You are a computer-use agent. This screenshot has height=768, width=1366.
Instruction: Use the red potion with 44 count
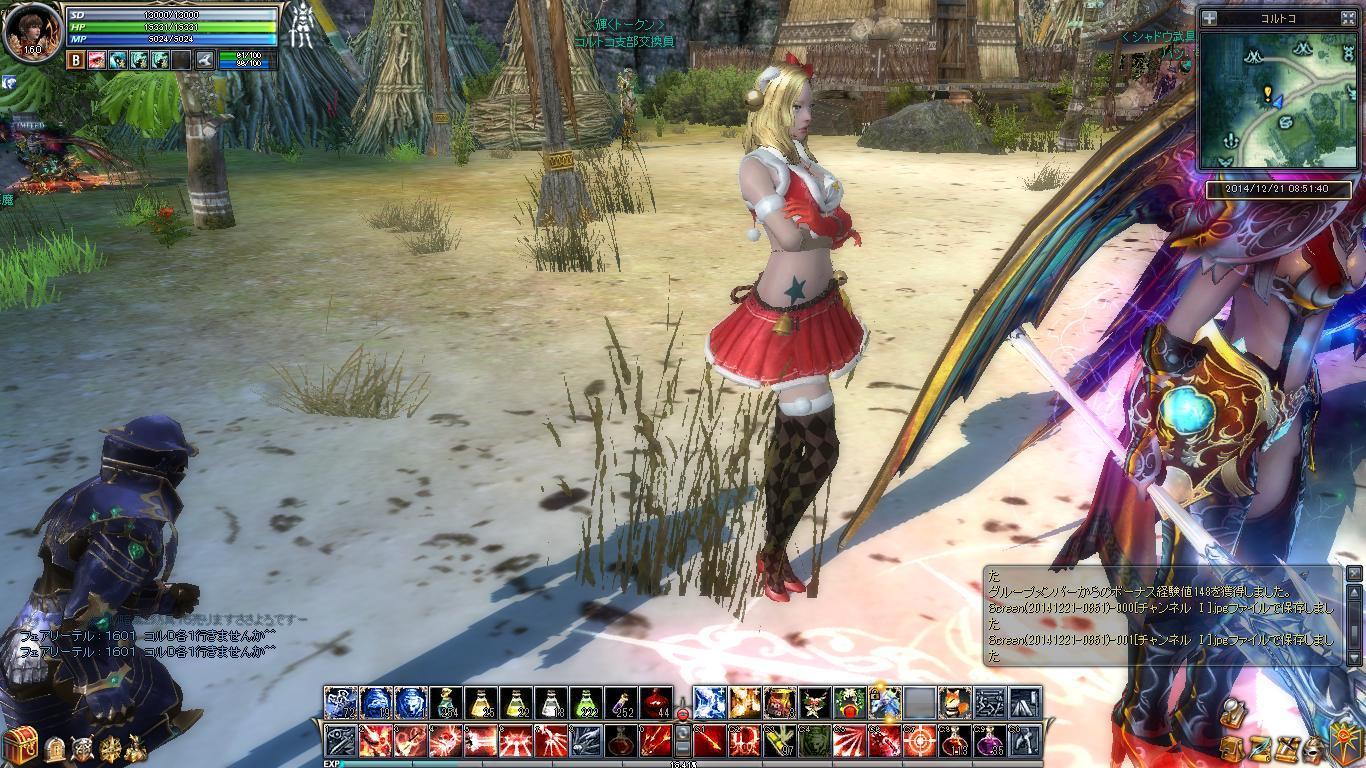coord(656,703)
